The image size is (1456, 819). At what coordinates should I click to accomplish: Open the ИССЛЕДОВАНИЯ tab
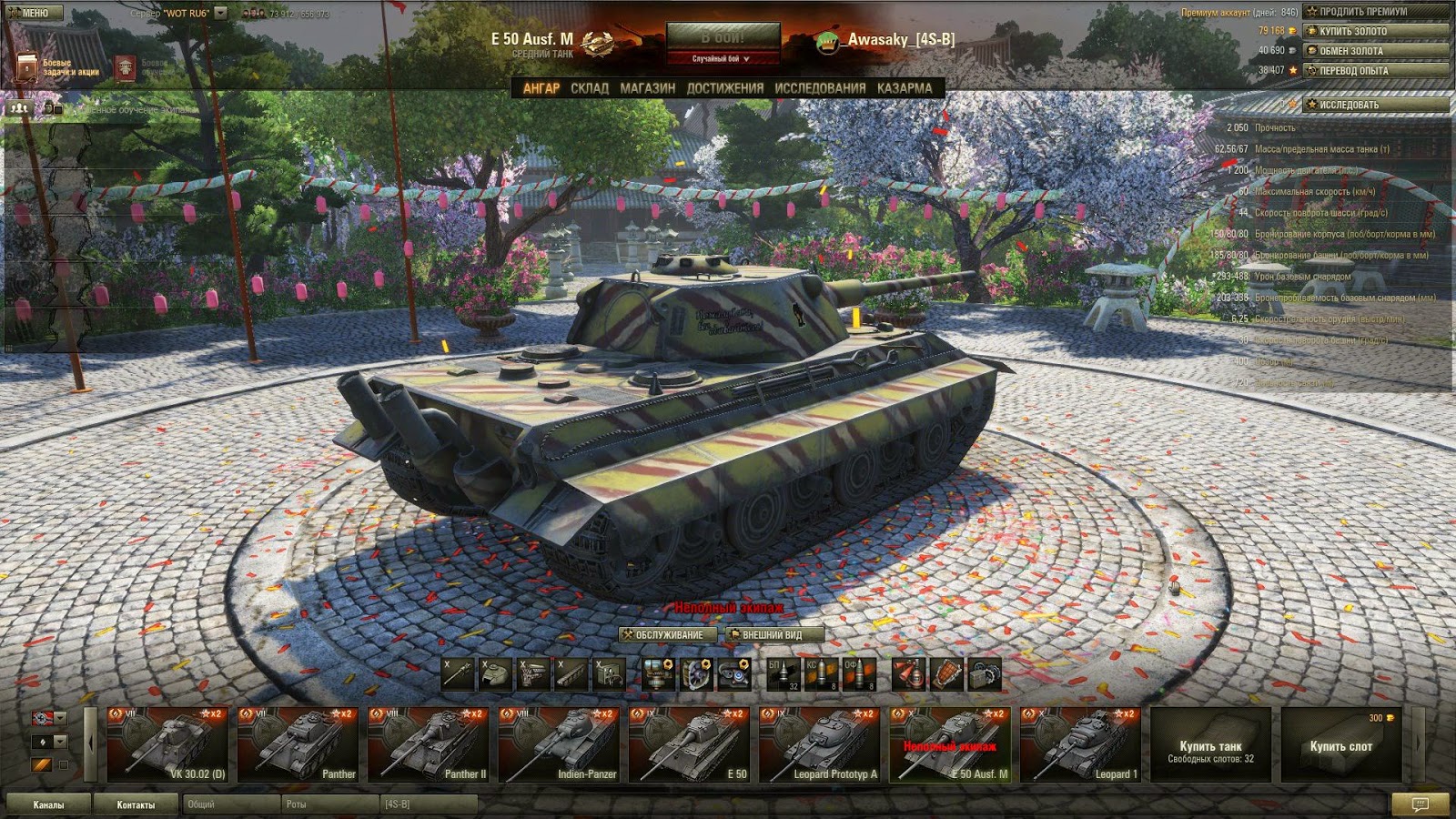pos(818,89)
